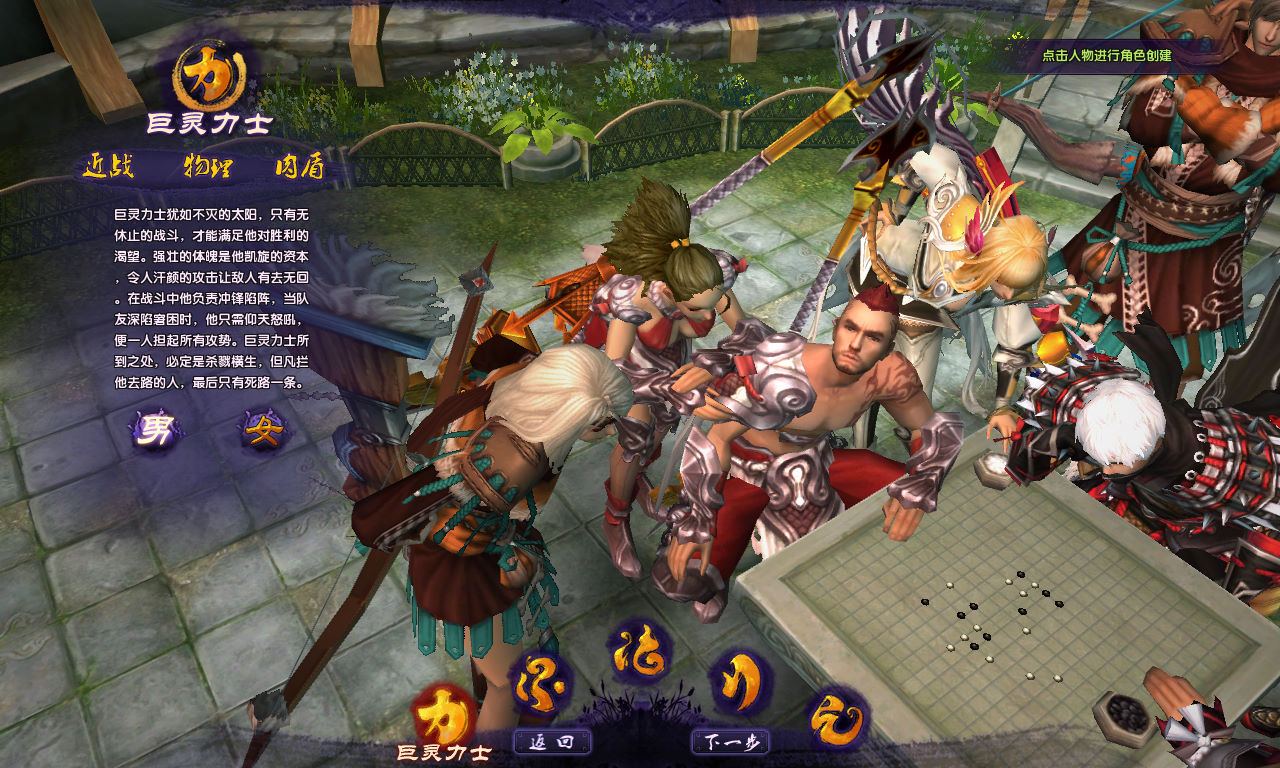The width and height of the screenshot is (1280, 768).
Task: Select the 力 (巨灵力士) class icon
Action: pos(443,714)
